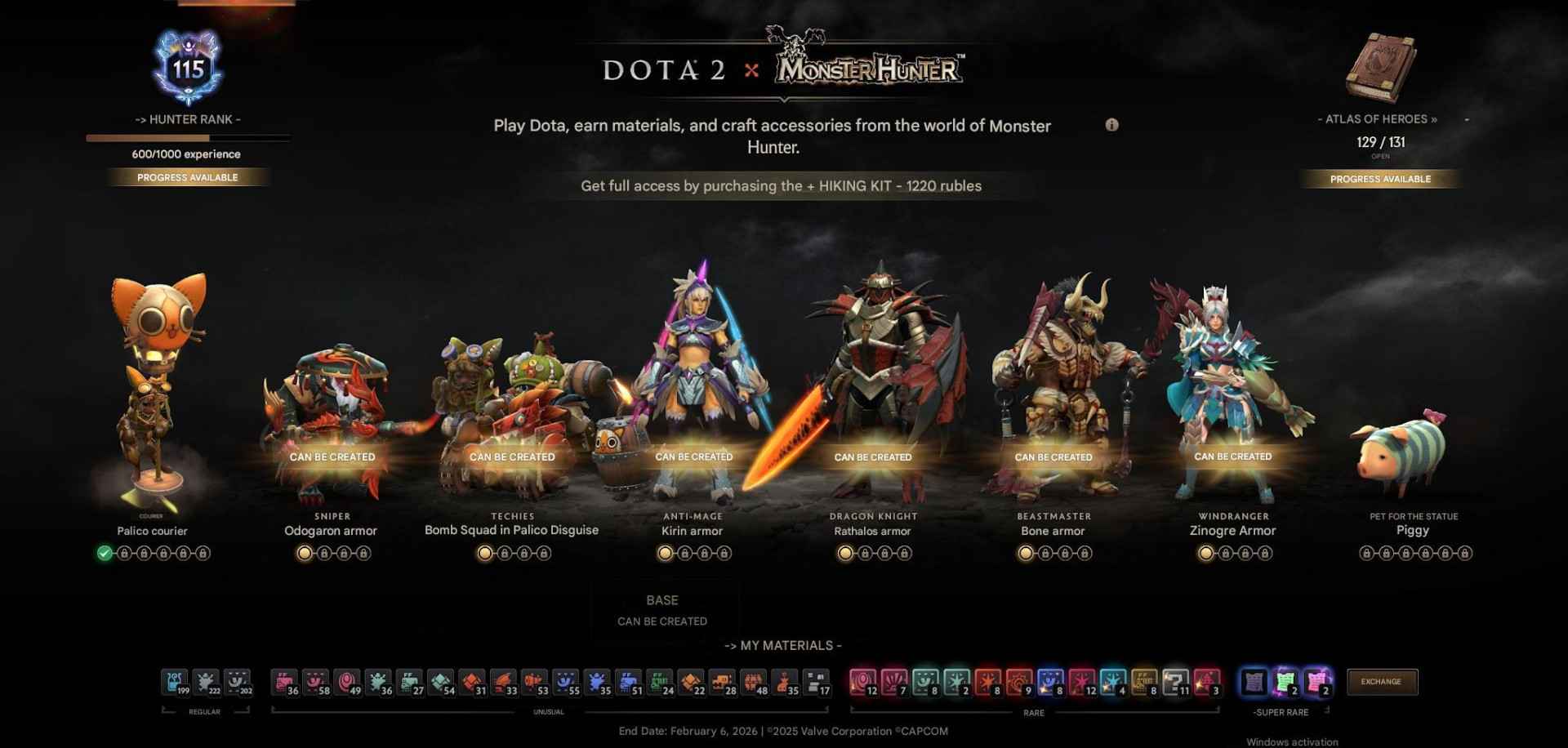
Task: Click the first unlock circle under Kirin armor
Action: [664, 553]
